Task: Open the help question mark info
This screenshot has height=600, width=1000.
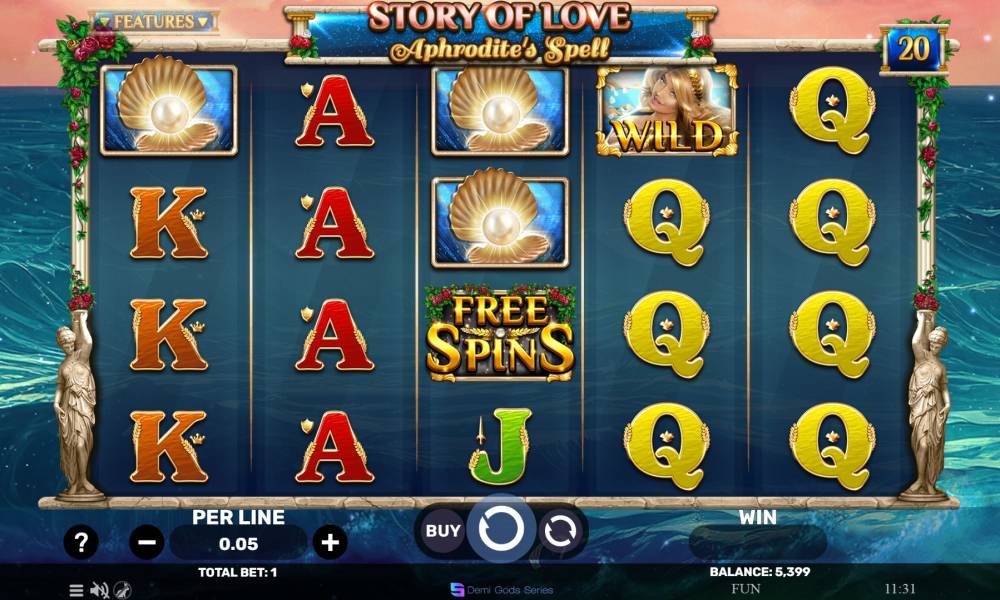Action: tap(81, 543)
